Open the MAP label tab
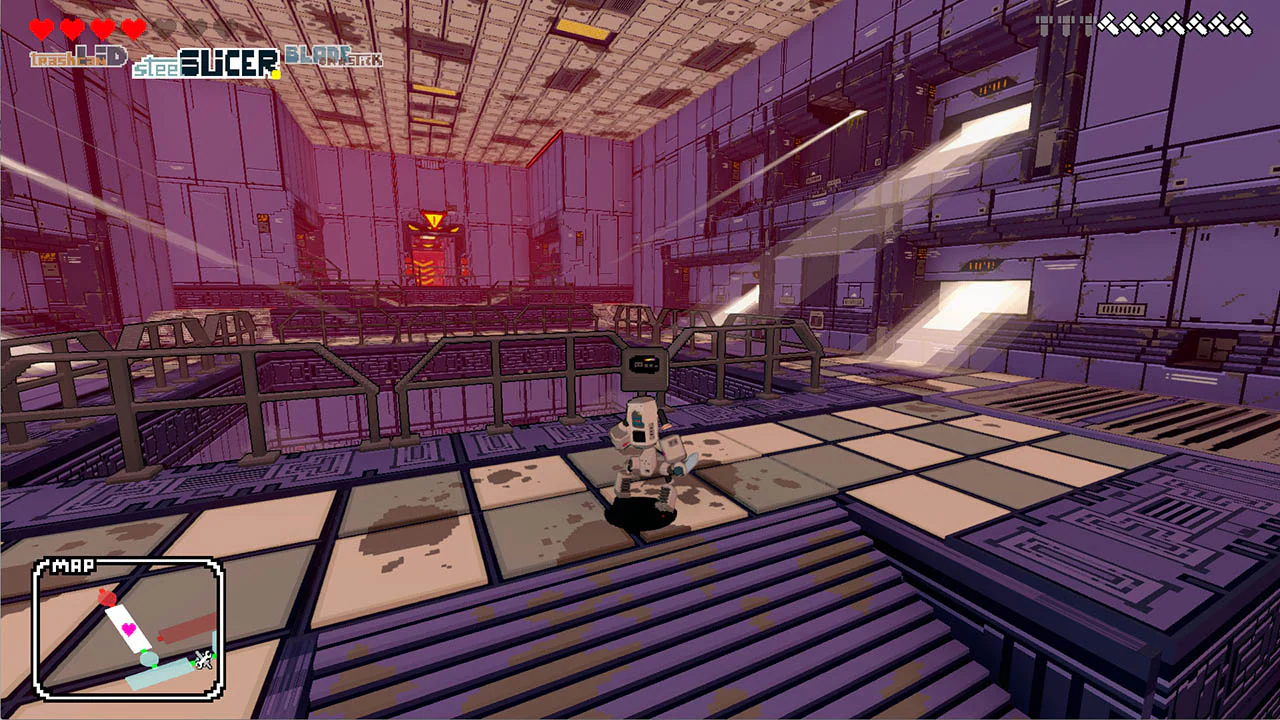This screenshot has height=720, width=1280. 73,564
